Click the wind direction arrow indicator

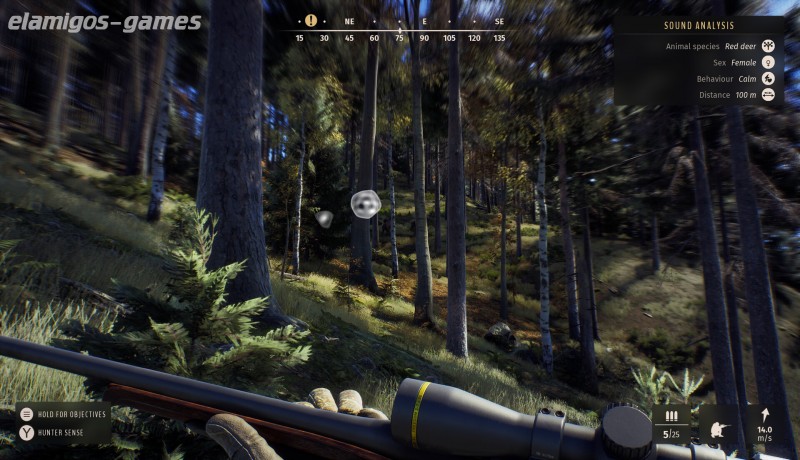[766, 414]
